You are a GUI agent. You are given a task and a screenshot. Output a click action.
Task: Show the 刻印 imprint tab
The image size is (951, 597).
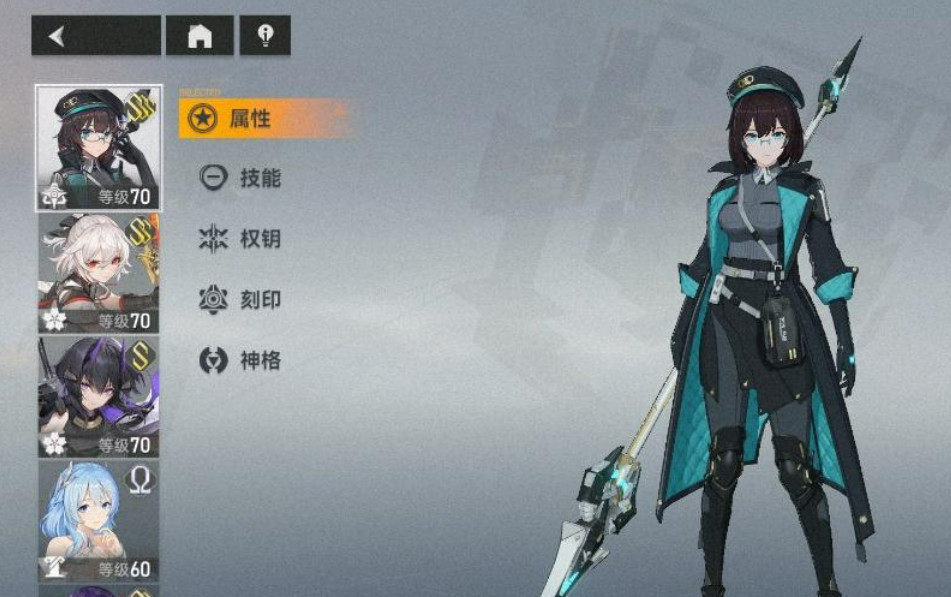[259, 300]
